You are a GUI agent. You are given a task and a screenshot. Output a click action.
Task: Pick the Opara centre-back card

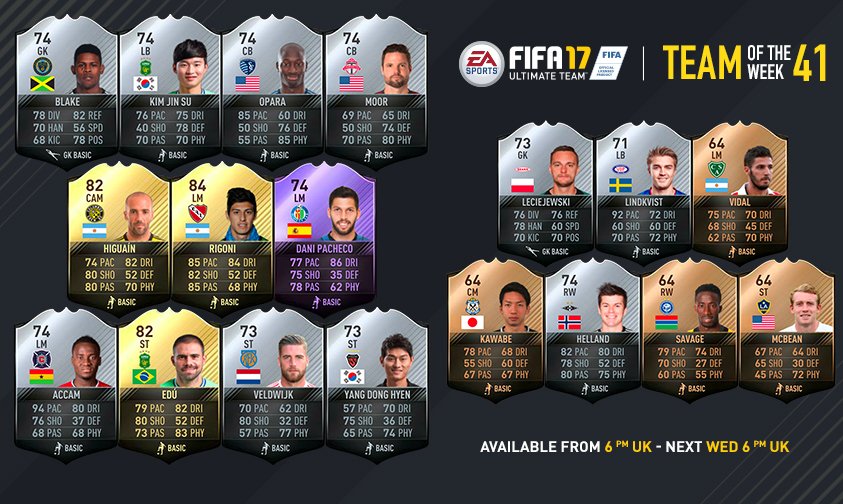pos(272,90)
